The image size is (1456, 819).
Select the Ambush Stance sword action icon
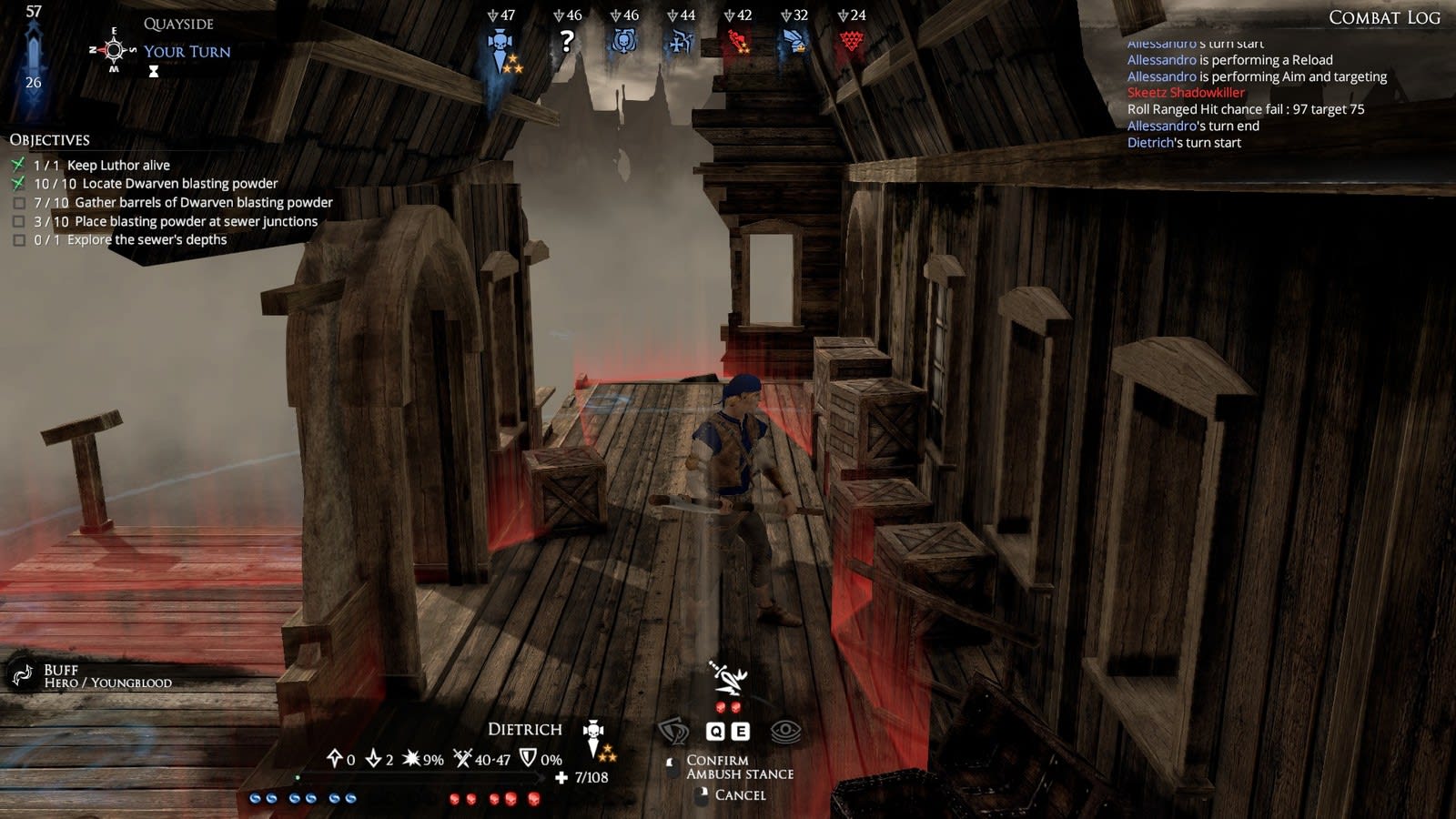coord(728,678)
